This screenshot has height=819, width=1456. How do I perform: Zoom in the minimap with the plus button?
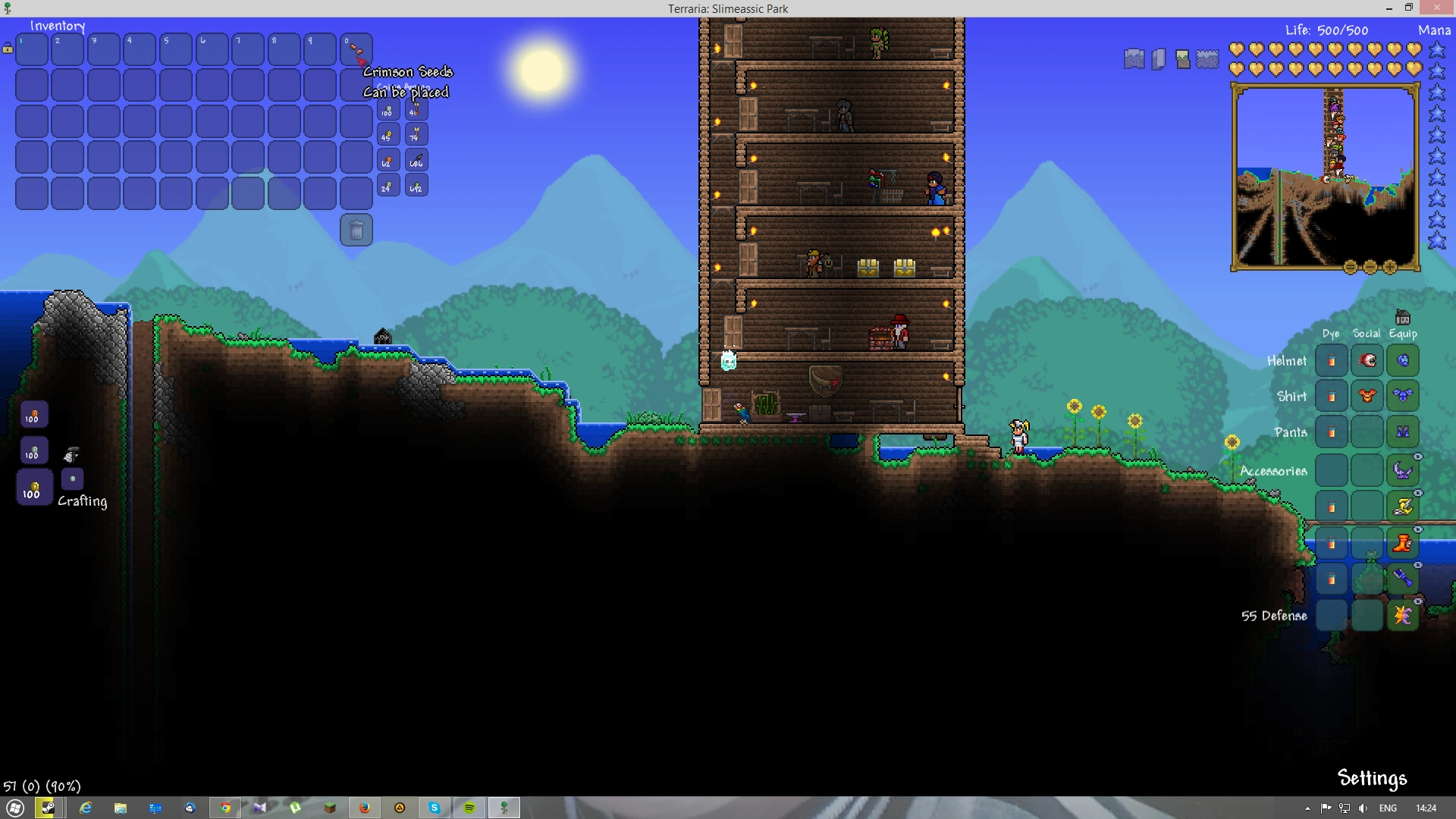tap(1389, 266)
